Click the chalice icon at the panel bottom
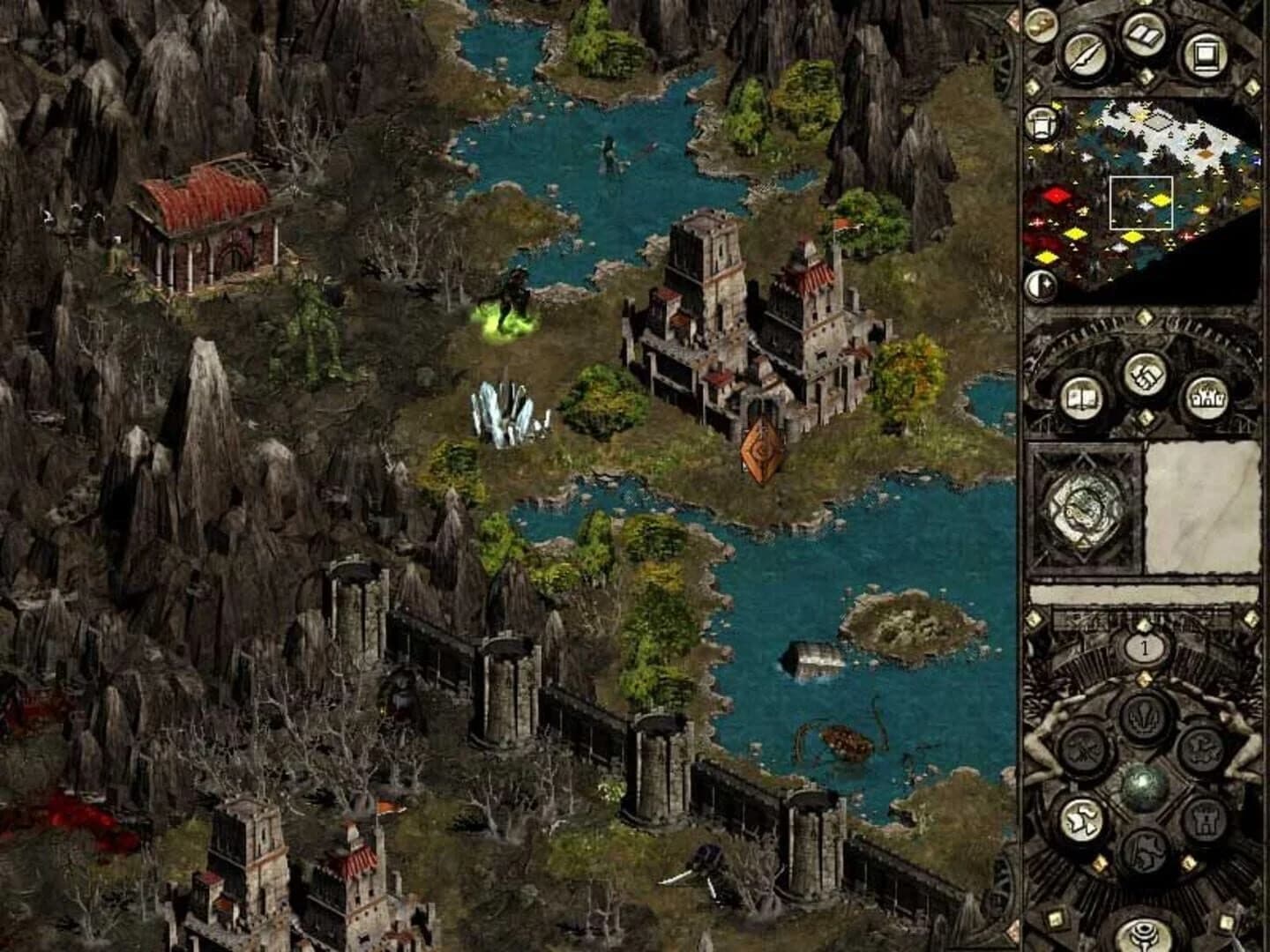This screenshot has height=952, width=1270. (x=1144, y=933)
